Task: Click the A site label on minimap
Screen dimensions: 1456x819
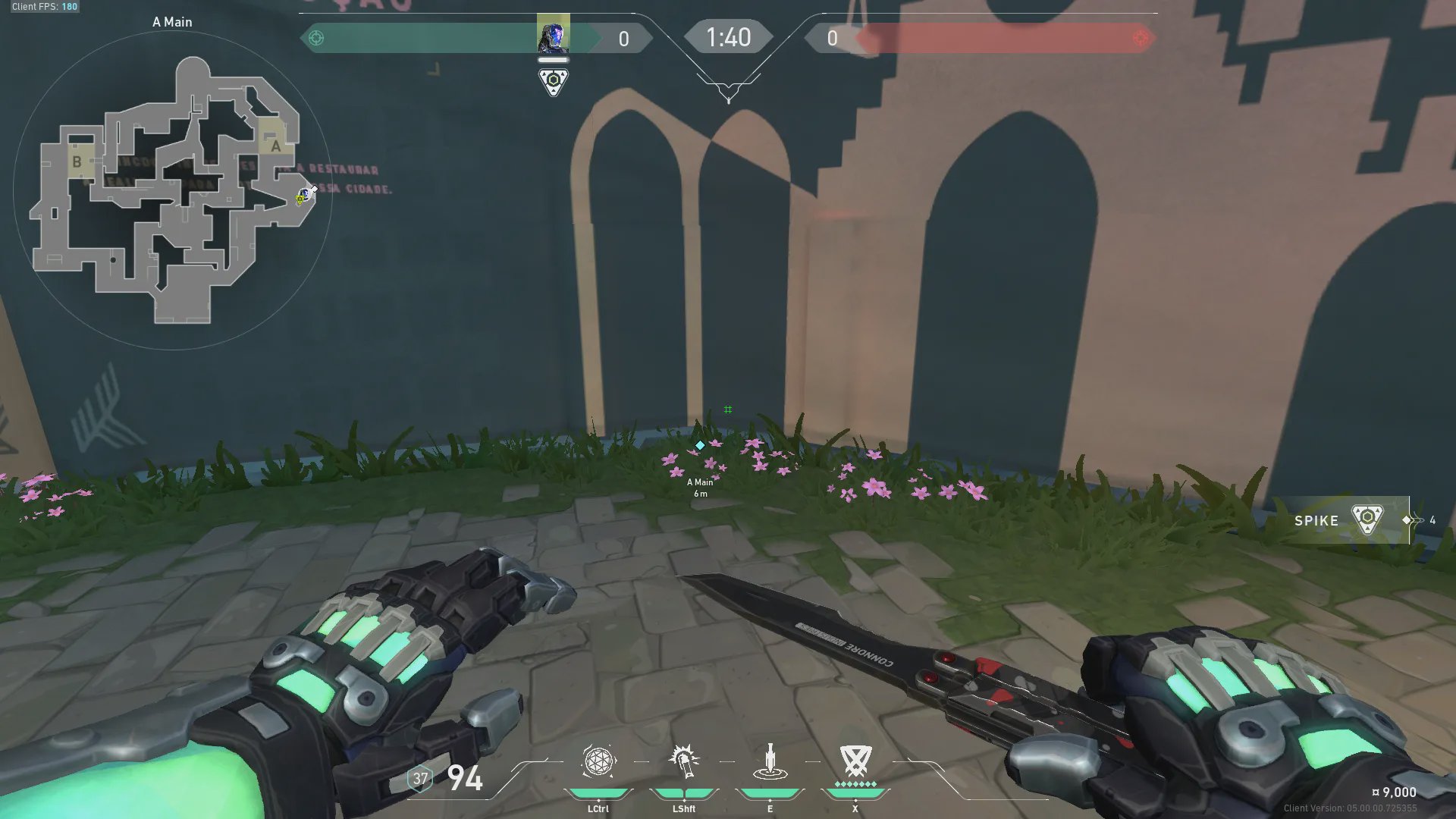Action: click(275, 146)
